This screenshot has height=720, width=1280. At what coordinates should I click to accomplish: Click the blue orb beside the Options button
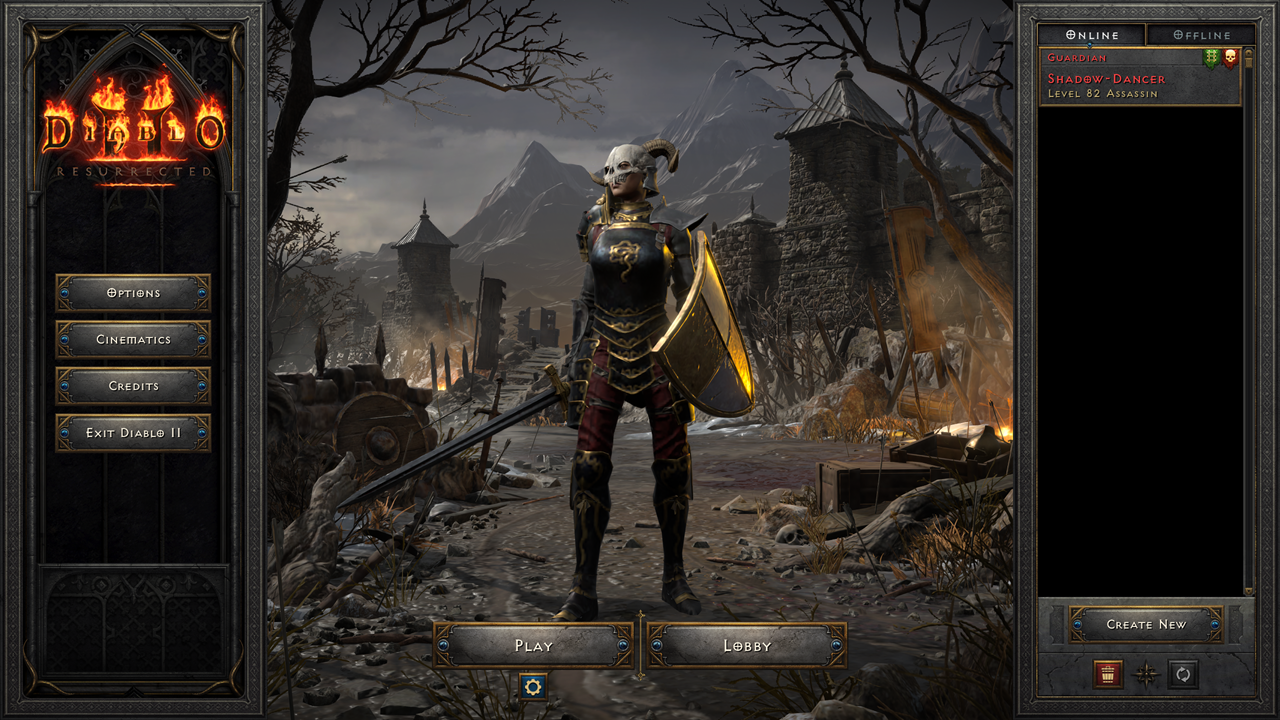(63, 293)
